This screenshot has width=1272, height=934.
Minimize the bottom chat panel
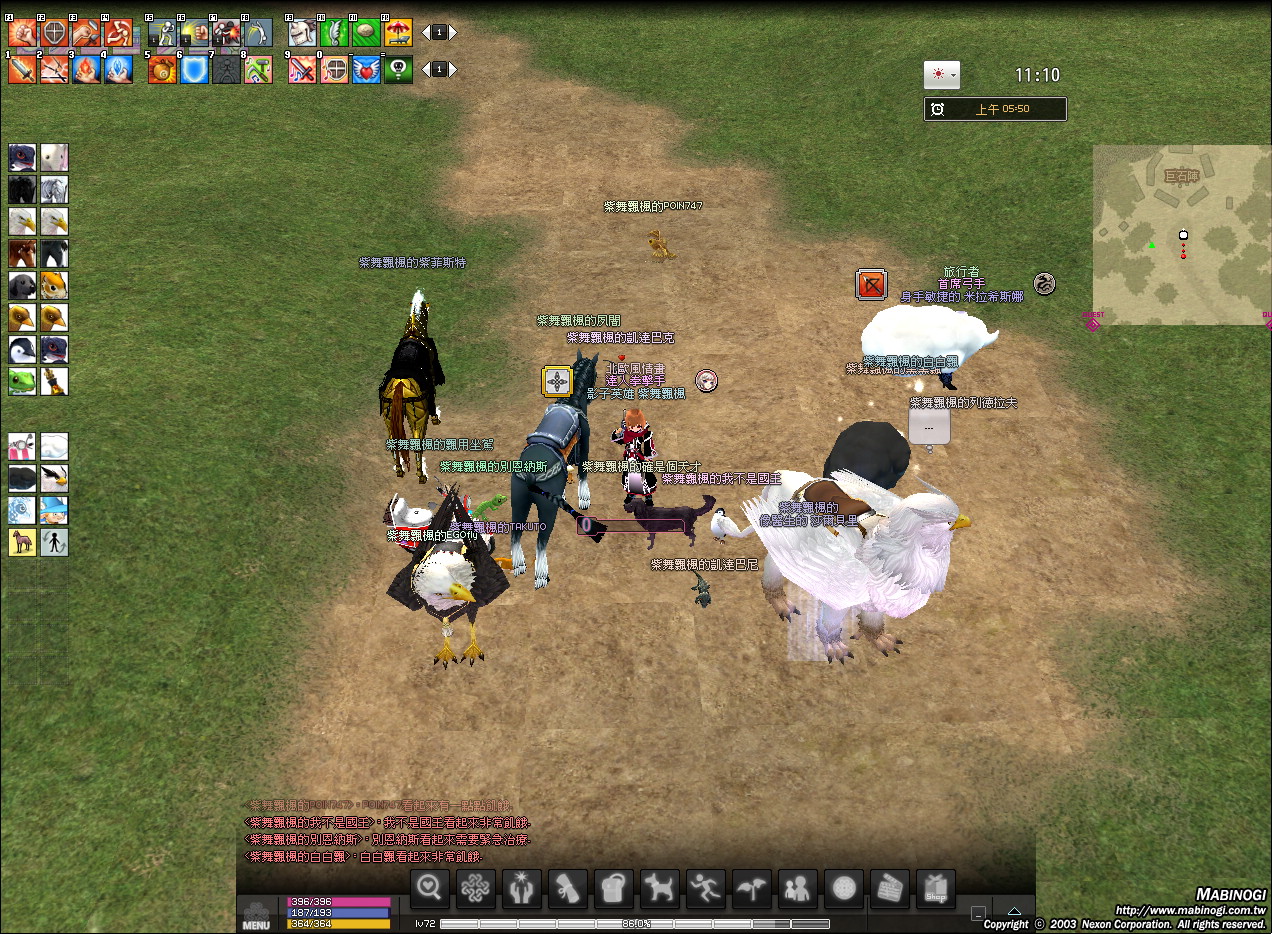pyautogui.click(x=978, y=913)
